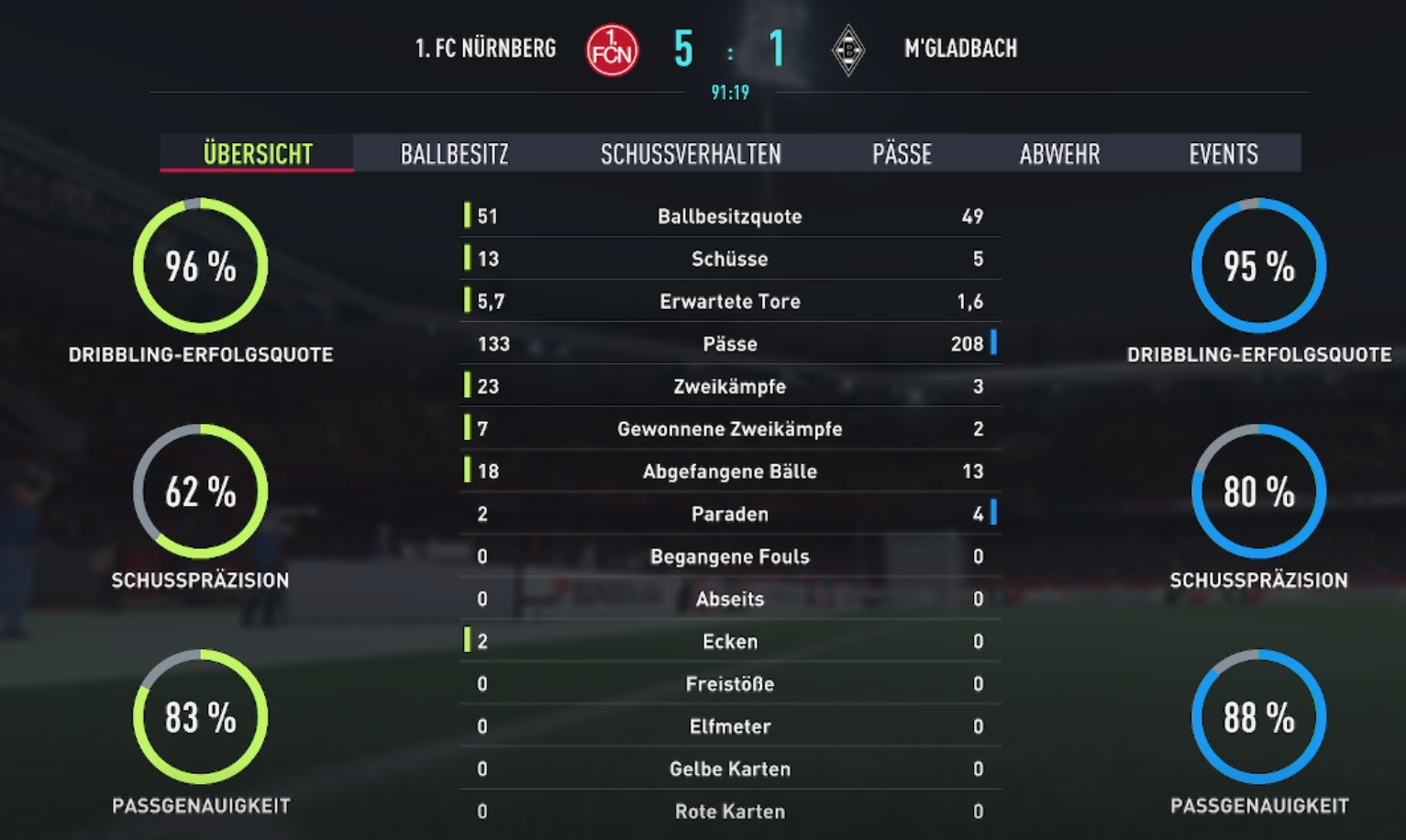Viewport: 1406px width, 840px height.
Task: Select the Übersicht tab
Action: coord(258,154)
